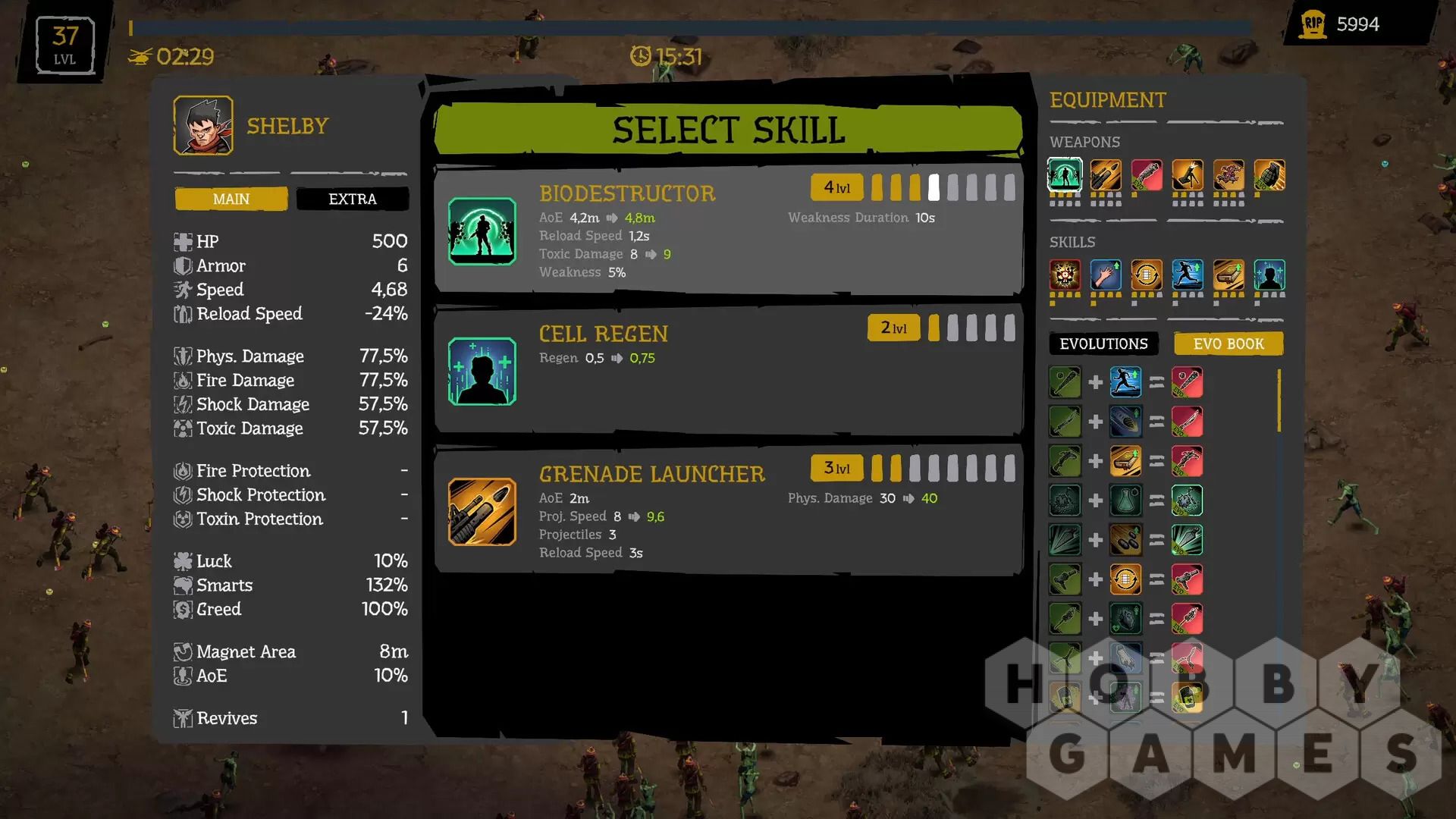Inspect the exploding skull skill icon

(x=1065, y=275)
